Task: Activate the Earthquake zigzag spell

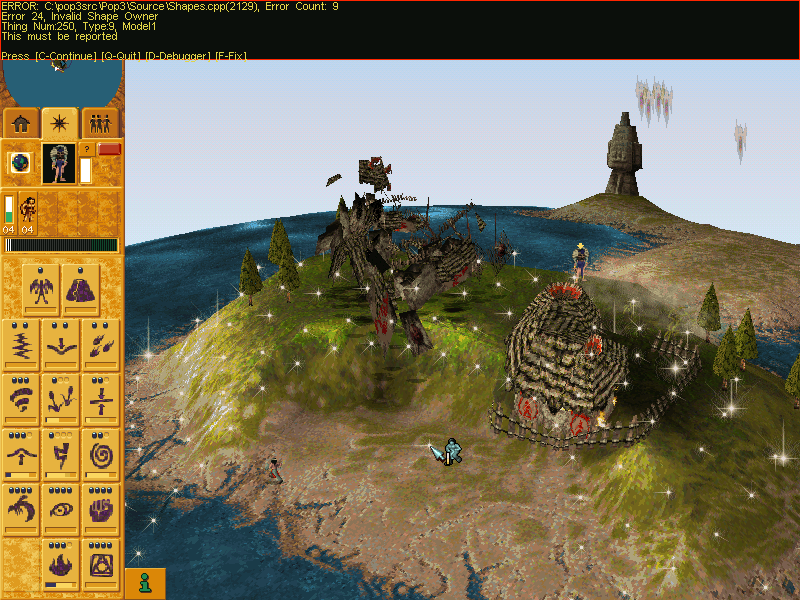Action: pos(21,346)
